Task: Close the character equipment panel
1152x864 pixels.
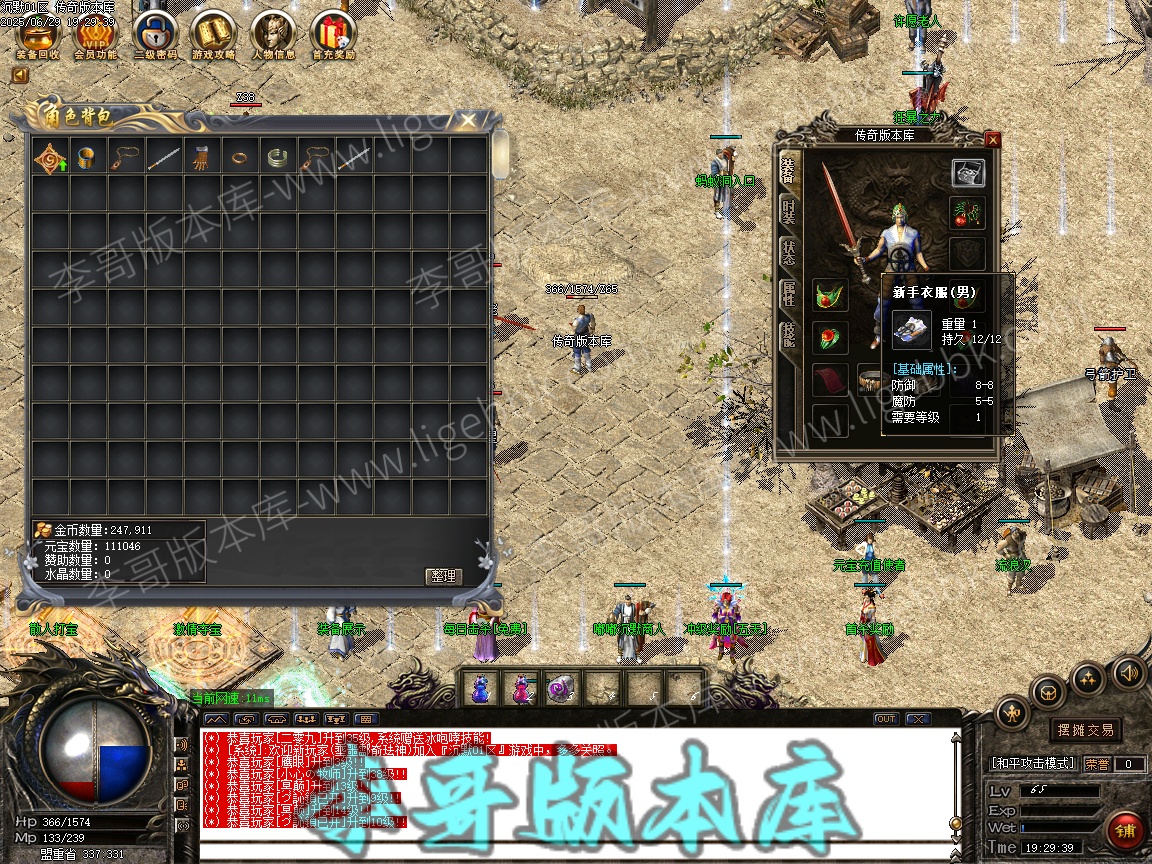Action: tap(992, 140)
